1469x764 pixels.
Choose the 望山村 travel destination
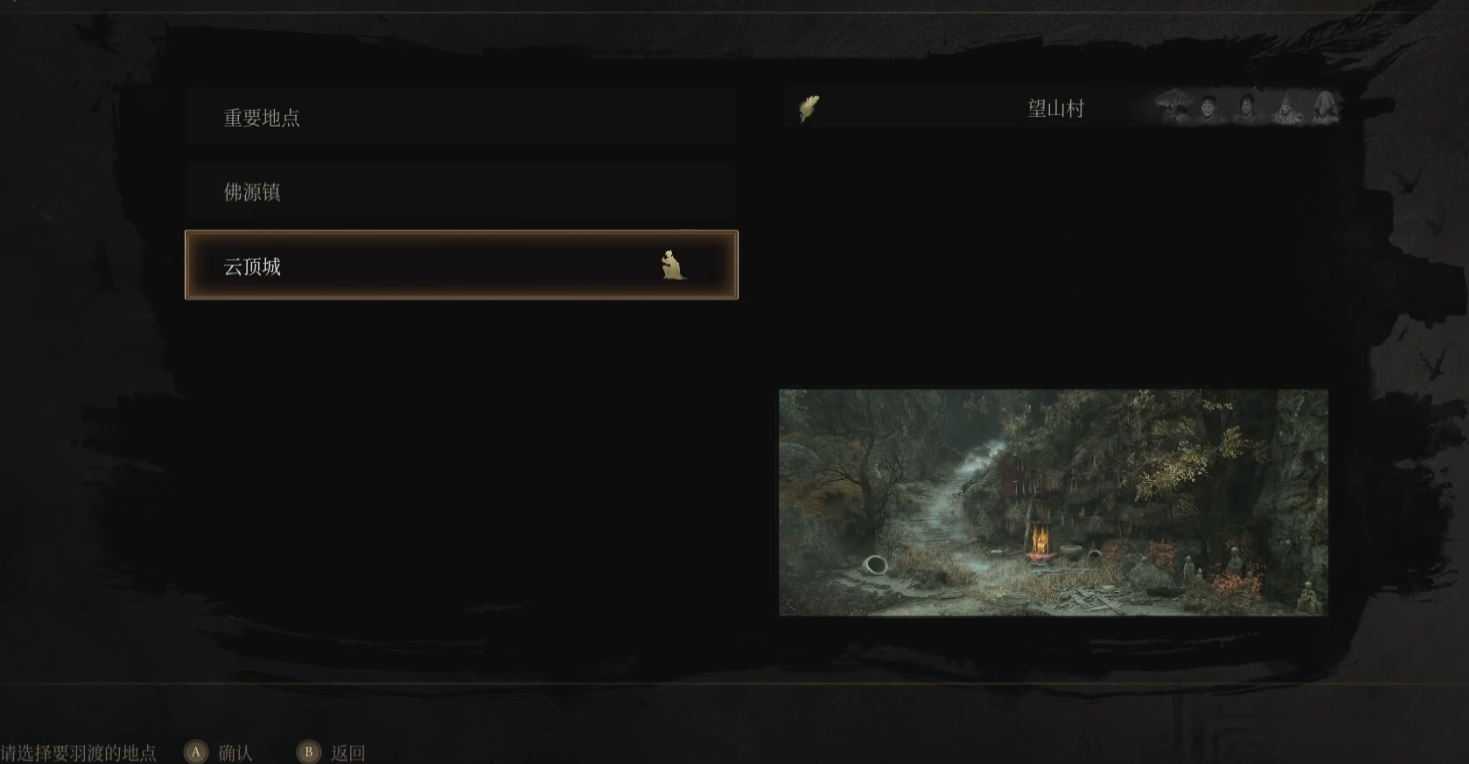click(x=1055, y=109)
